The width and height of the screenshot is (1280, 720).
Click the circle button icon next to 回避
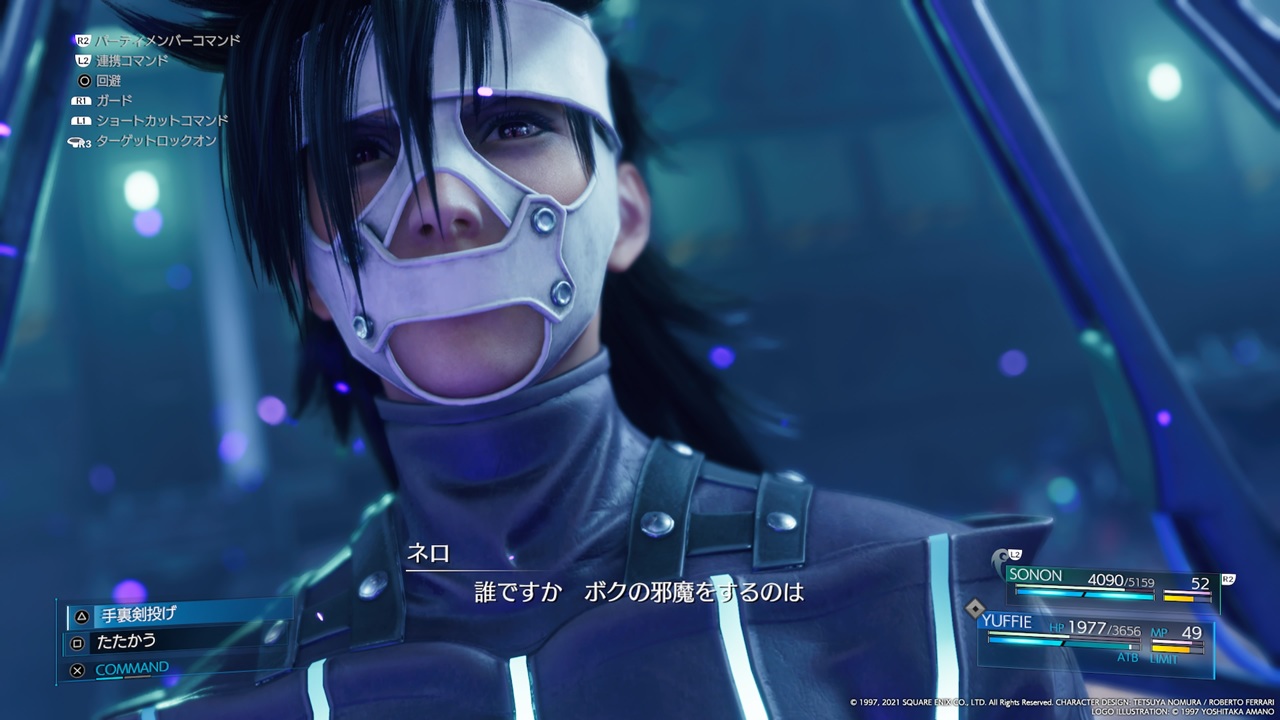tap(85, 82)
